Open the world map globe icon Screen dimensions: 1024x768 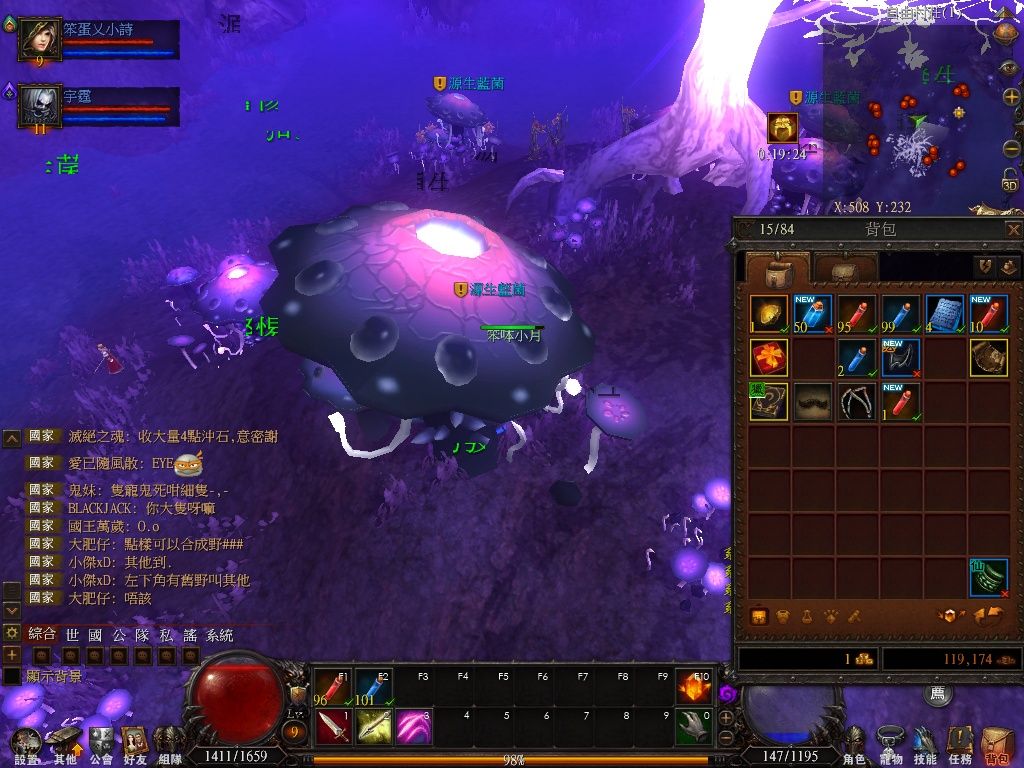pyautogui.click(x=1005, y=31)
